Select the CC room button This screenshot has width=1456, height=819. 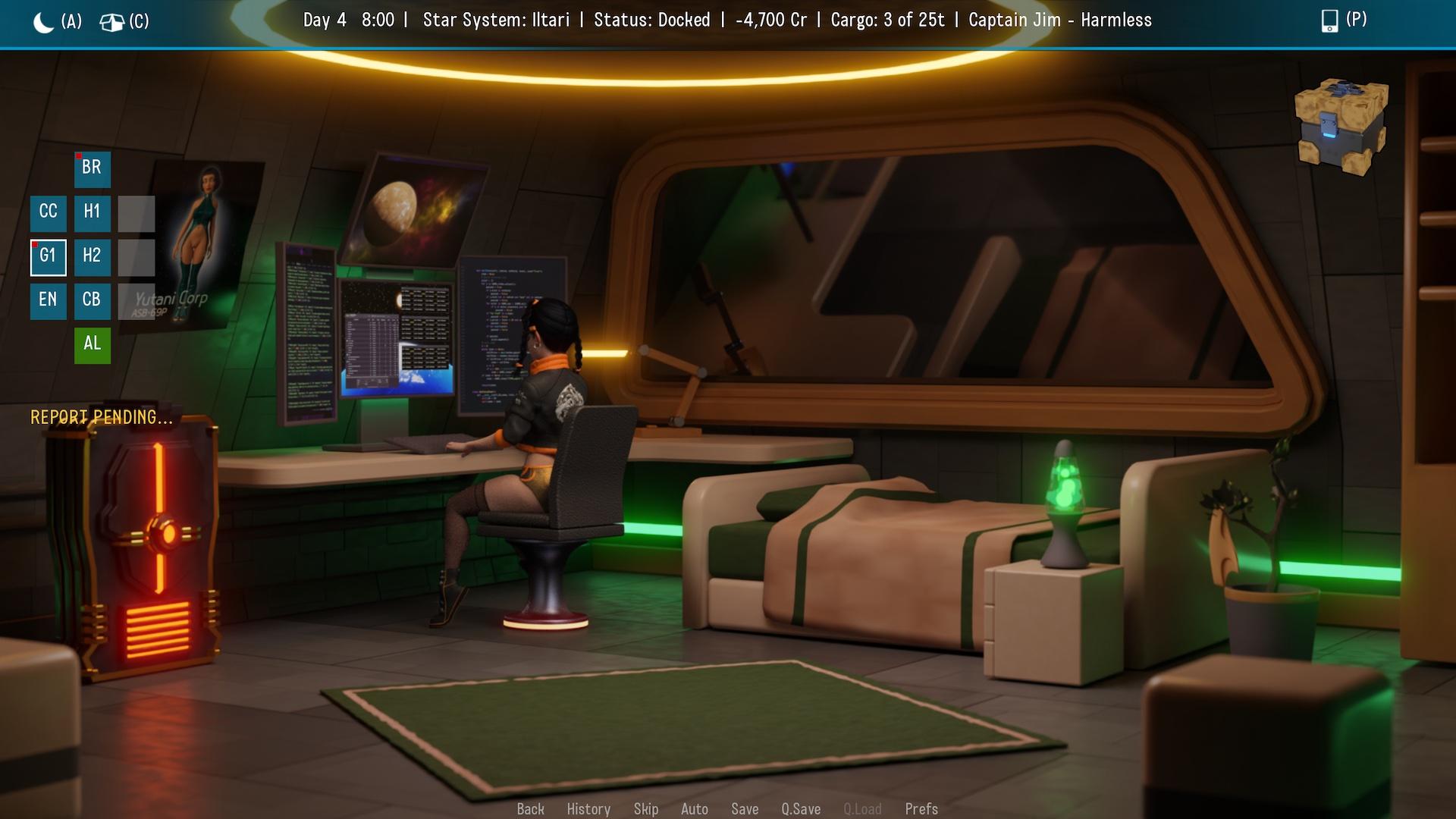[x=48, y=213]
